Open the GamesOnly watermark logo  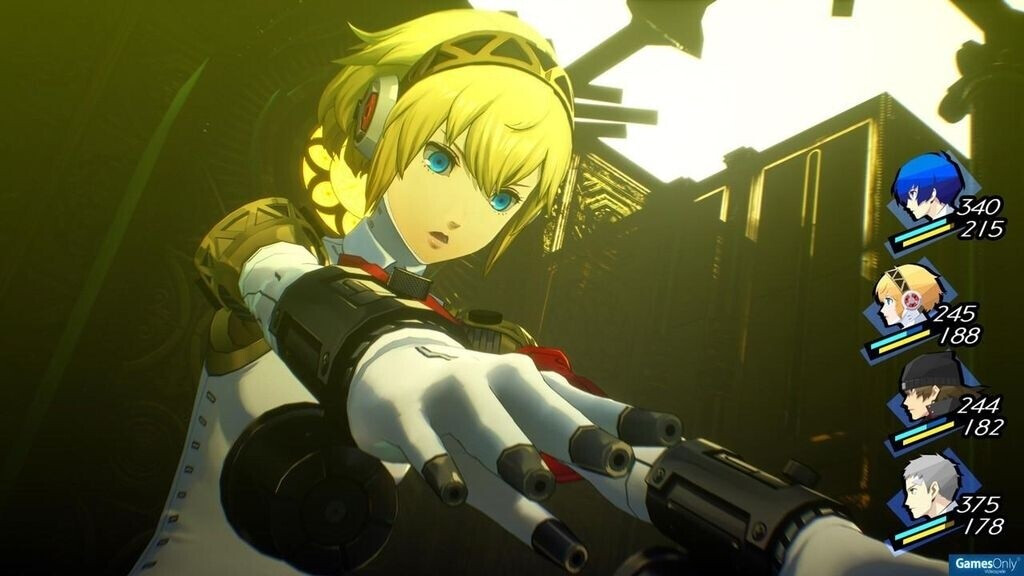[x=984, y=563]
